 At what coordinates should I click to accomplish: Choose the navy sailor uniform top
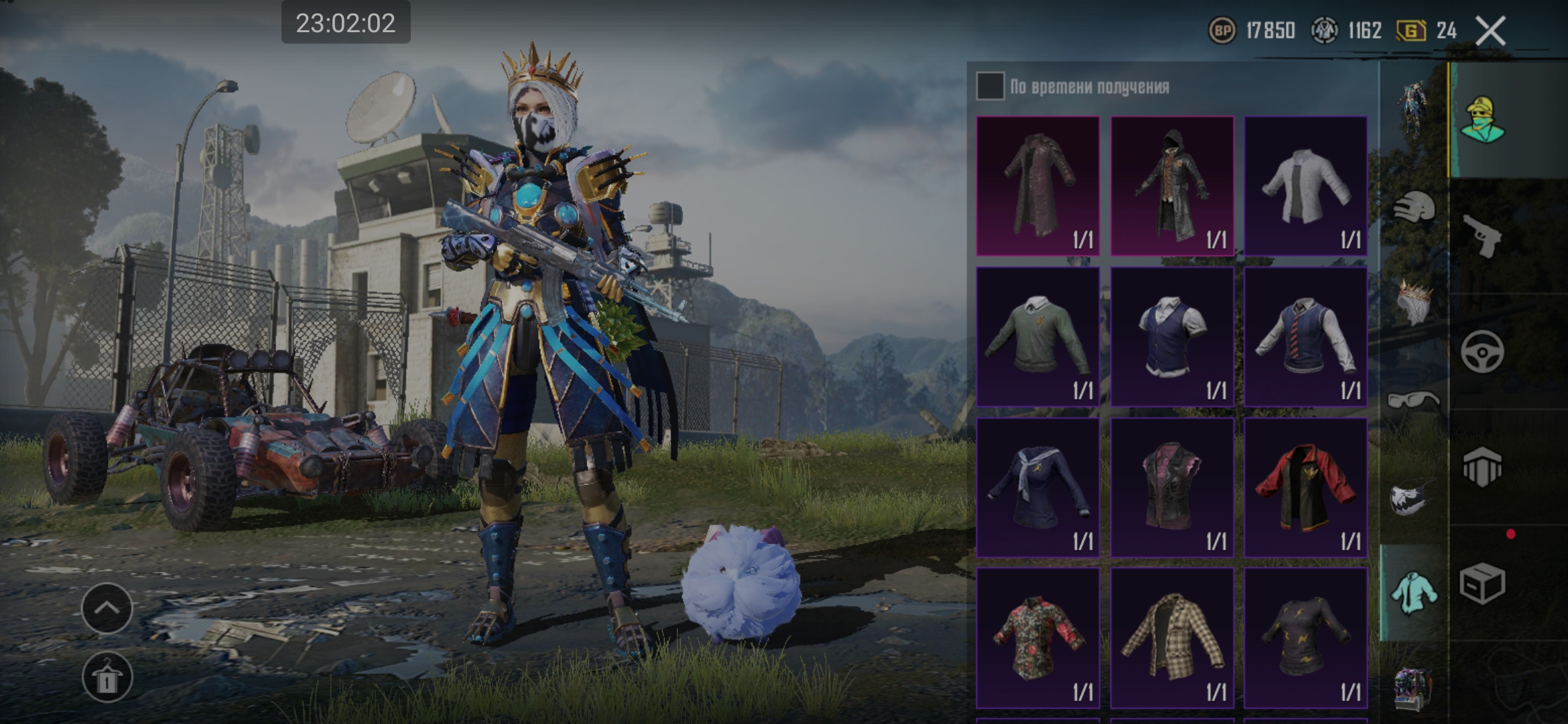1037,487
